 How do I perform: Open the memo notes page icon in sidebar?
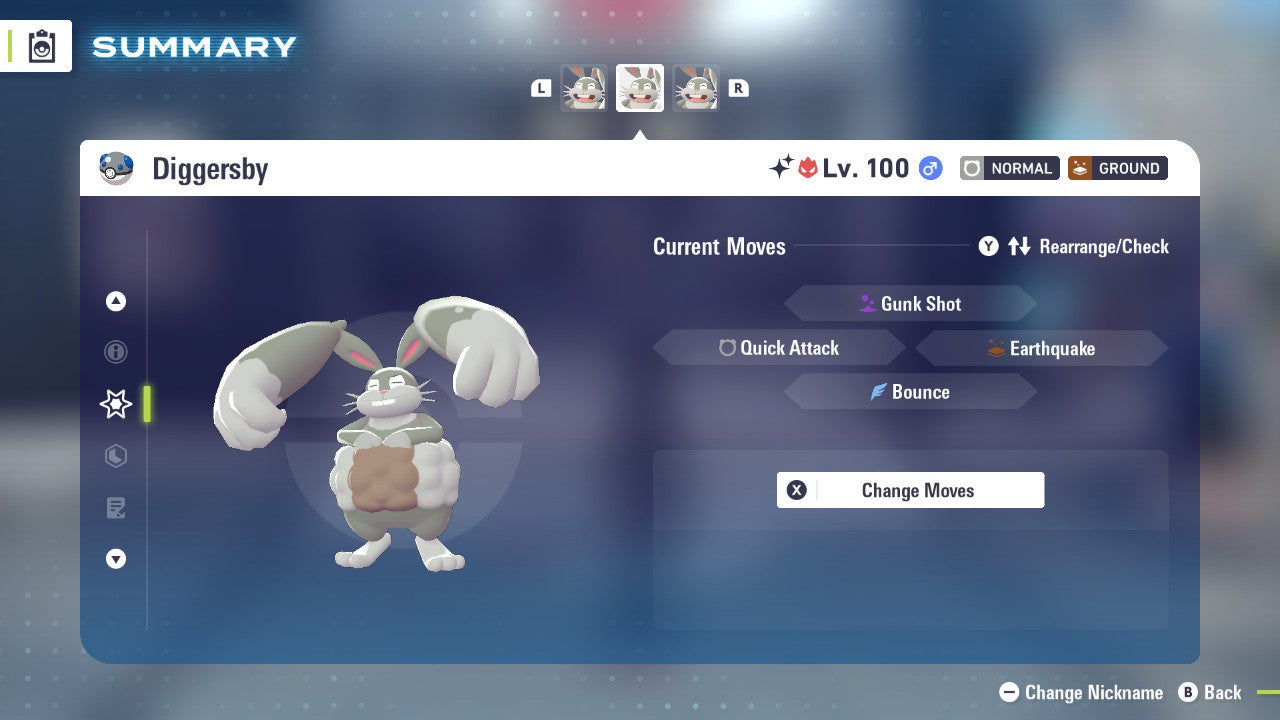(115, 508)
